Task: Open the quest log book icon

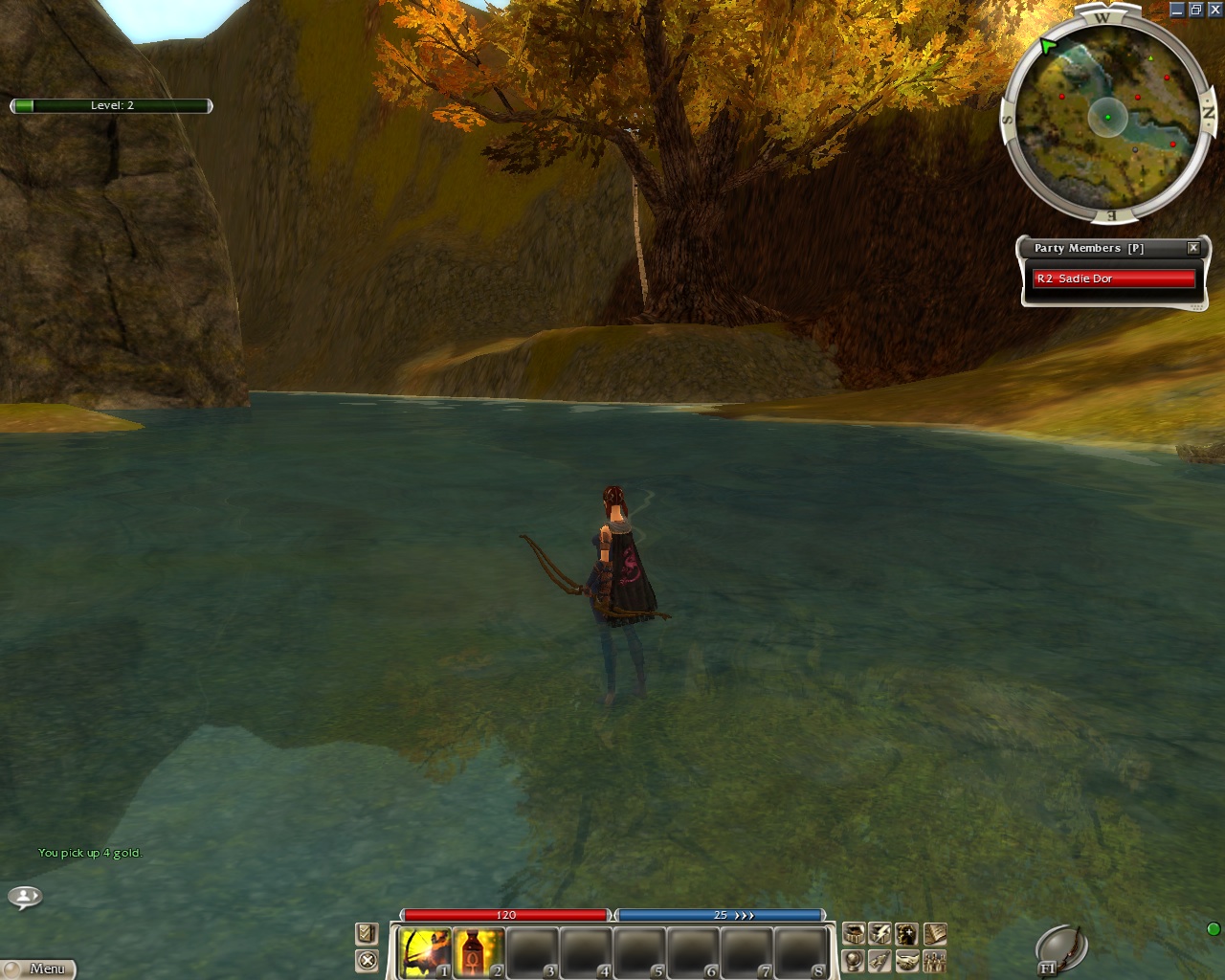Action: point(935,934)
